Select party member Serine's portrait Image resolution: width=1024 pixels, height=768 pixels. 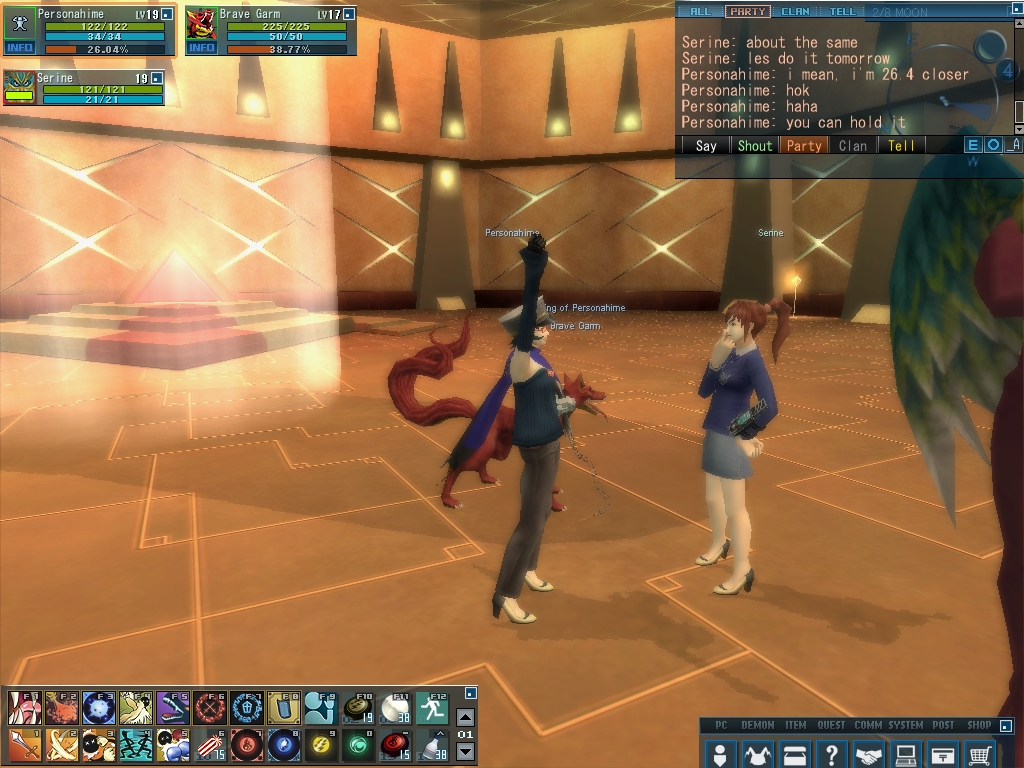pos(19,85)
